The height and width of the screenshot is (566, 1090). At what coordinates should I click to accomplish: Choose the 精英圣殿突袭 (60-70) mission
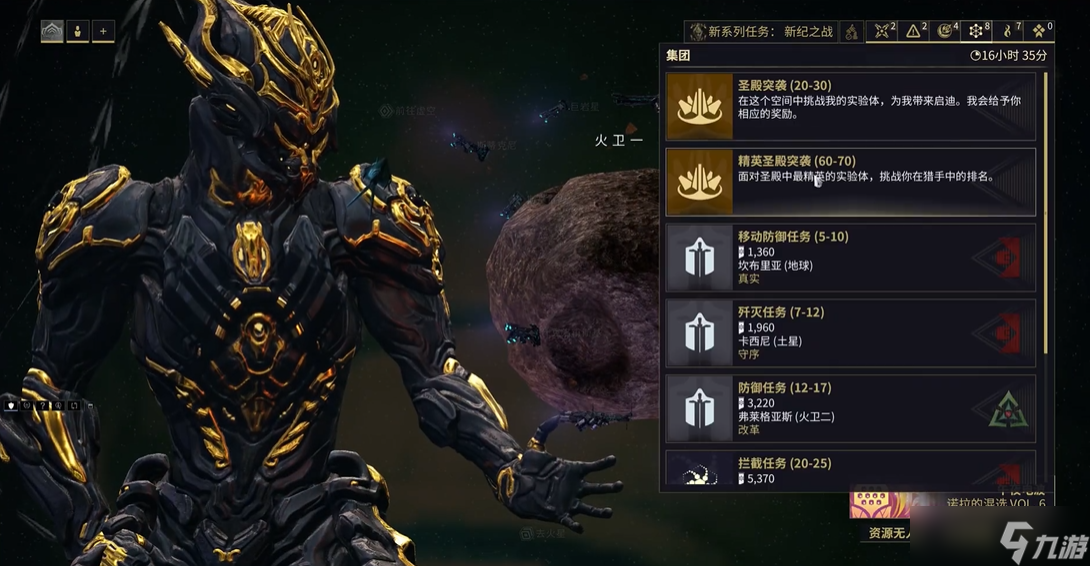tap(850, 182)
